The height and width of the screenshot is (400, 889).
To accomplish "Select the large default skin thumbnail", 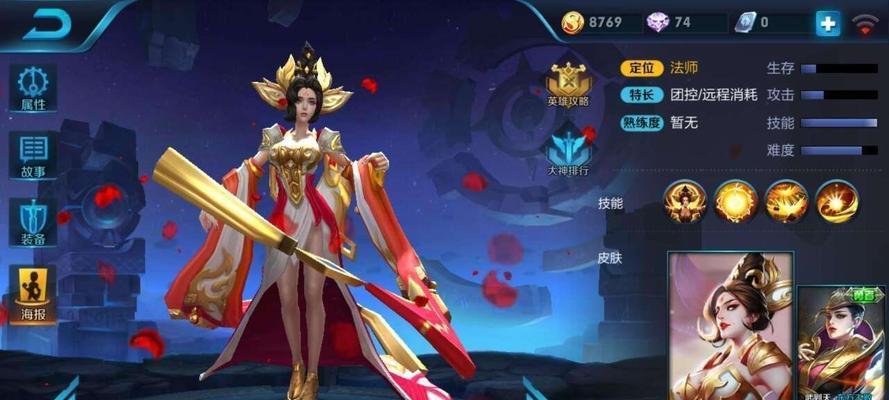I will pos(729,325).
